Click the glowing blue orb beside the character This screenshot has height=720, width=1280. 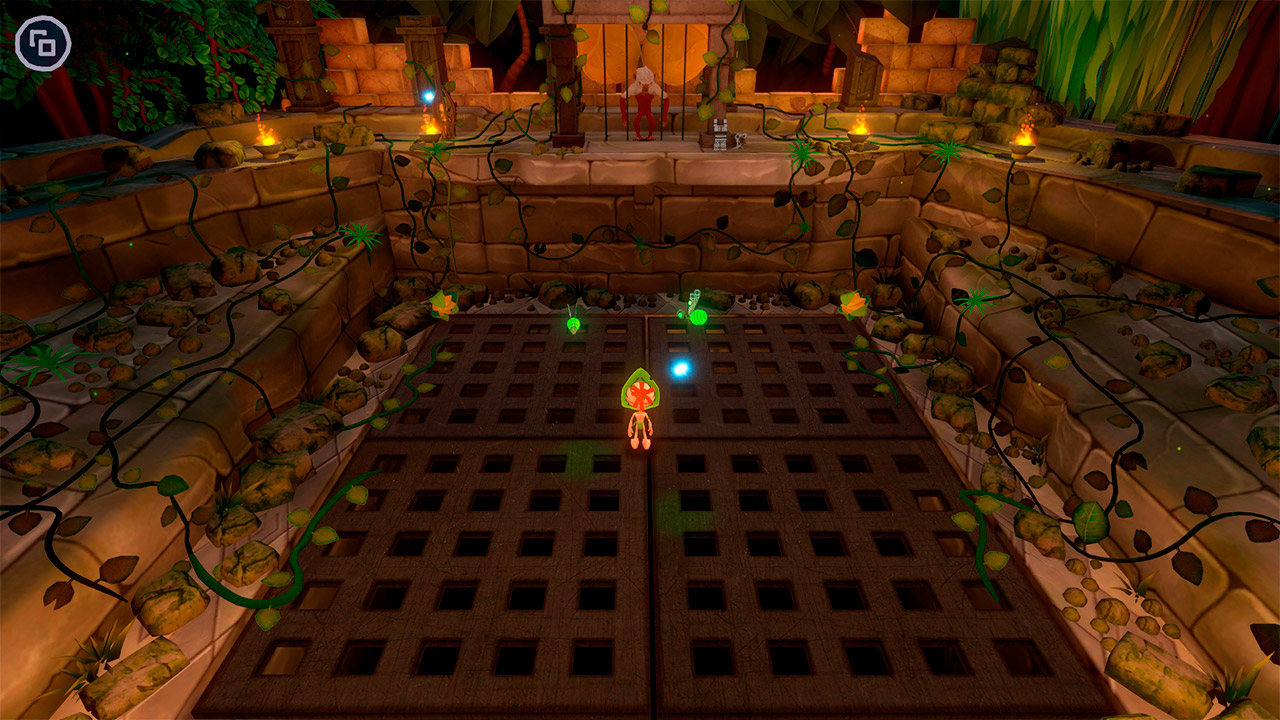tap(681, 368)
